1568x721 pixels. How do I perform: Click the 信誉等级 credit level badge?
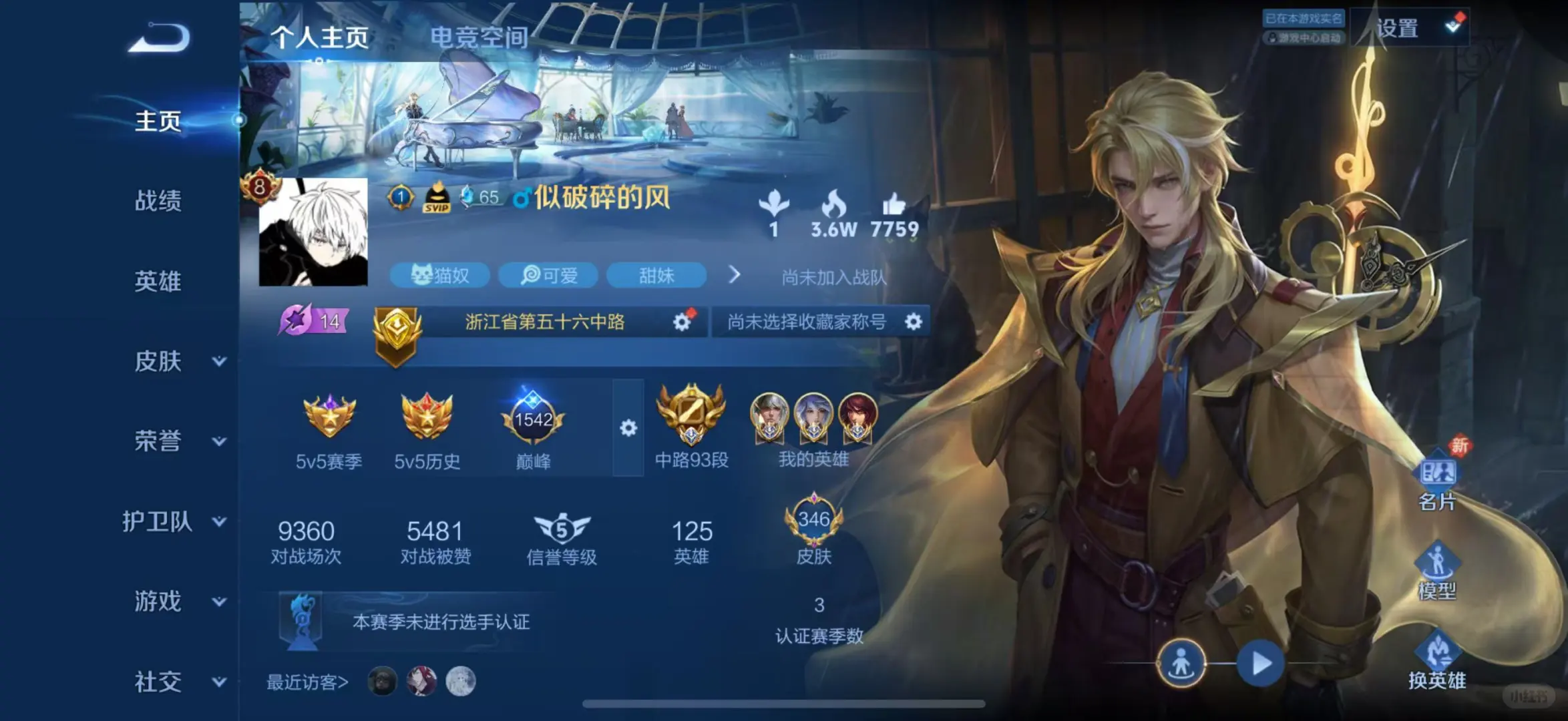(563, 529)
